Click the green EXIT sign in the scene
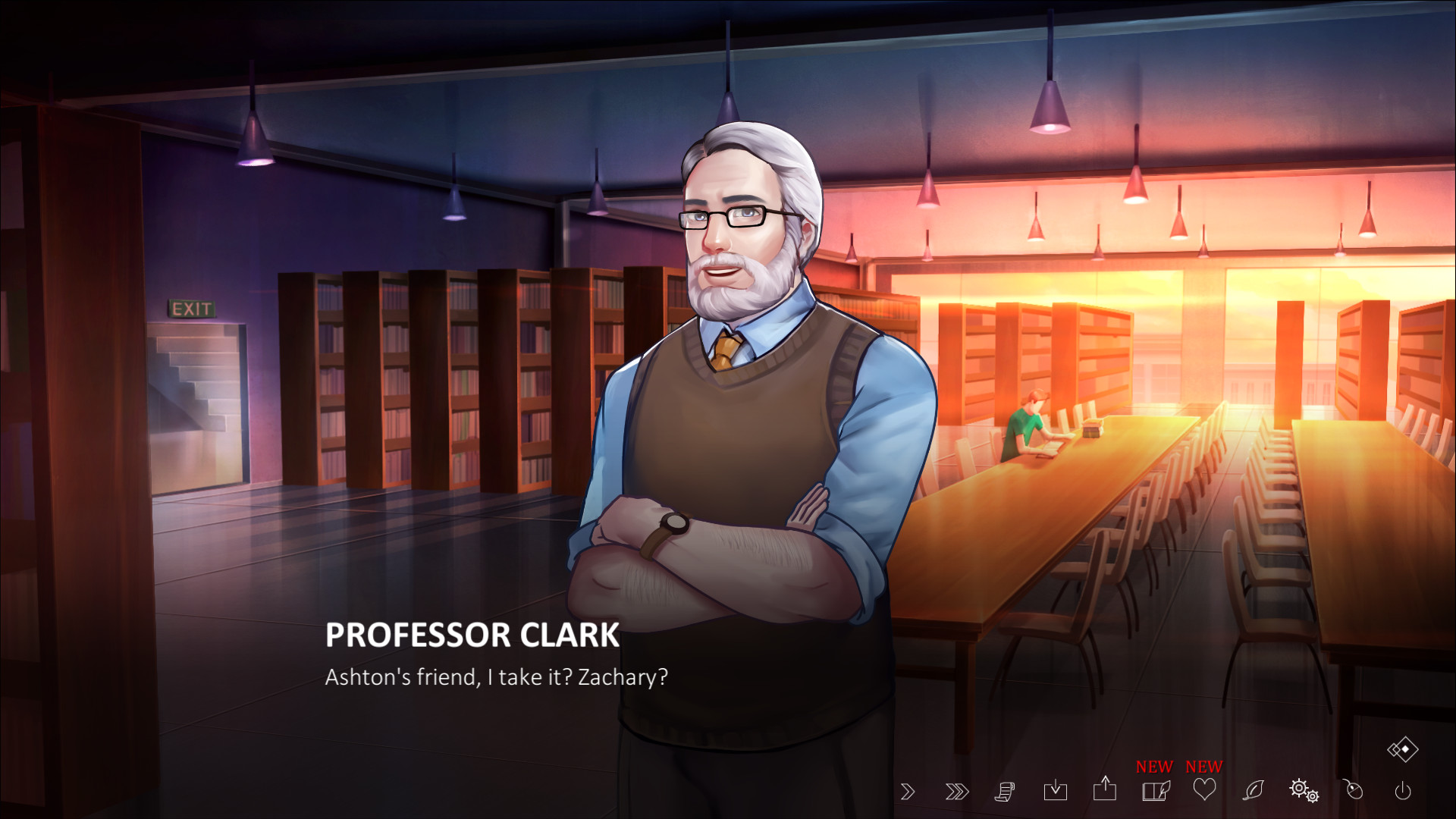This screenshot has width=1456, height=819. point(190,309)
